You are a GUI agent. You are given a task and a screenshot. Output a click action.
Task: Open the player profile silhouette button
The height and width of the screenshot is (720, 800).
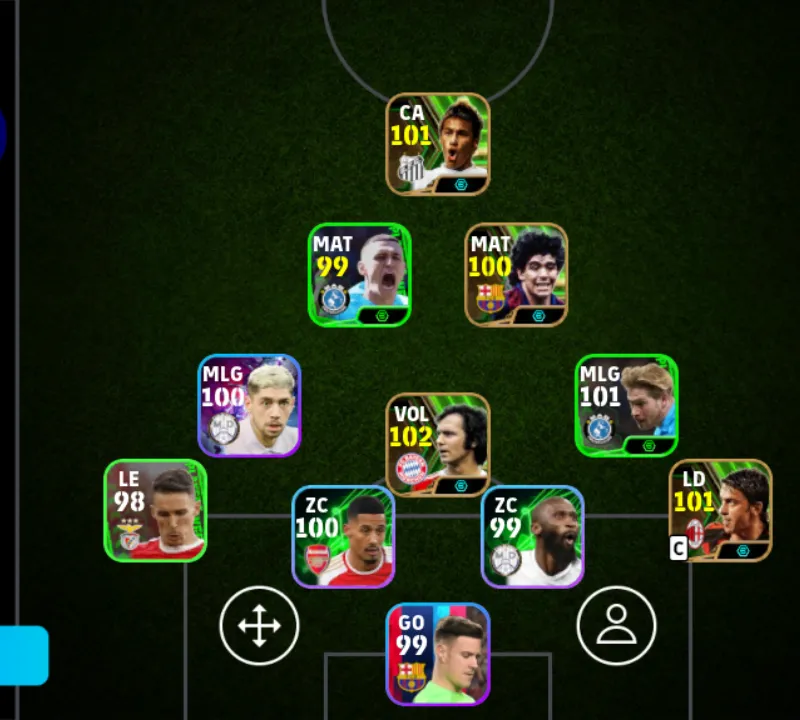(x=616, y=626)
